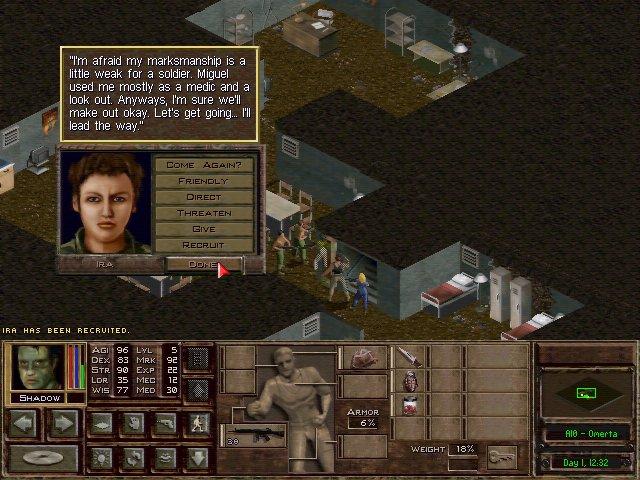The height and width of the screenshot is (480, 640).
Task: Click the oval disc button below the arrows
Action: point(43,459)
